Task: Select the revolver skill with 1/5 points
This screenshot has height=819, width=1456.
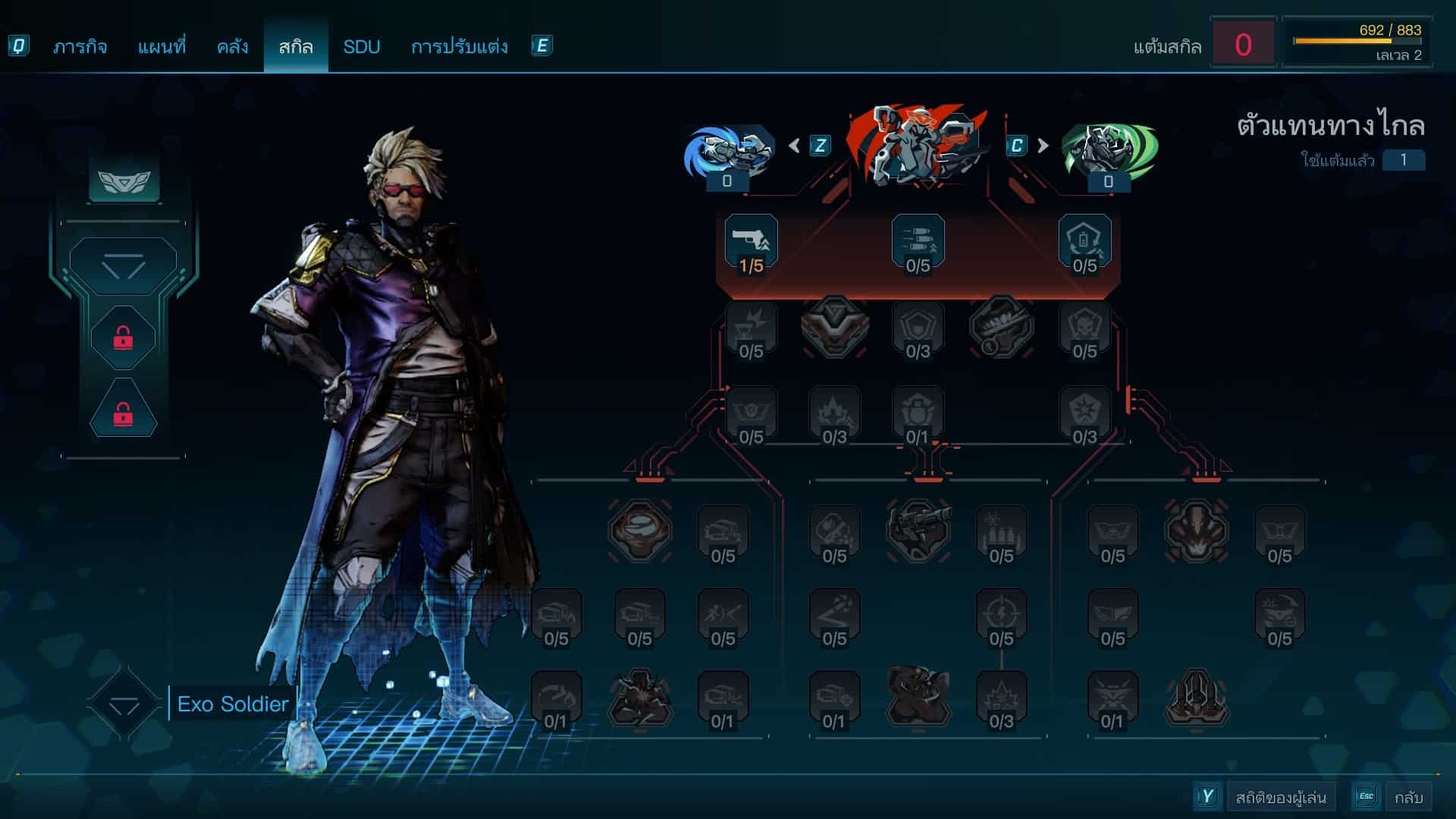Action: tap(751, 243)
